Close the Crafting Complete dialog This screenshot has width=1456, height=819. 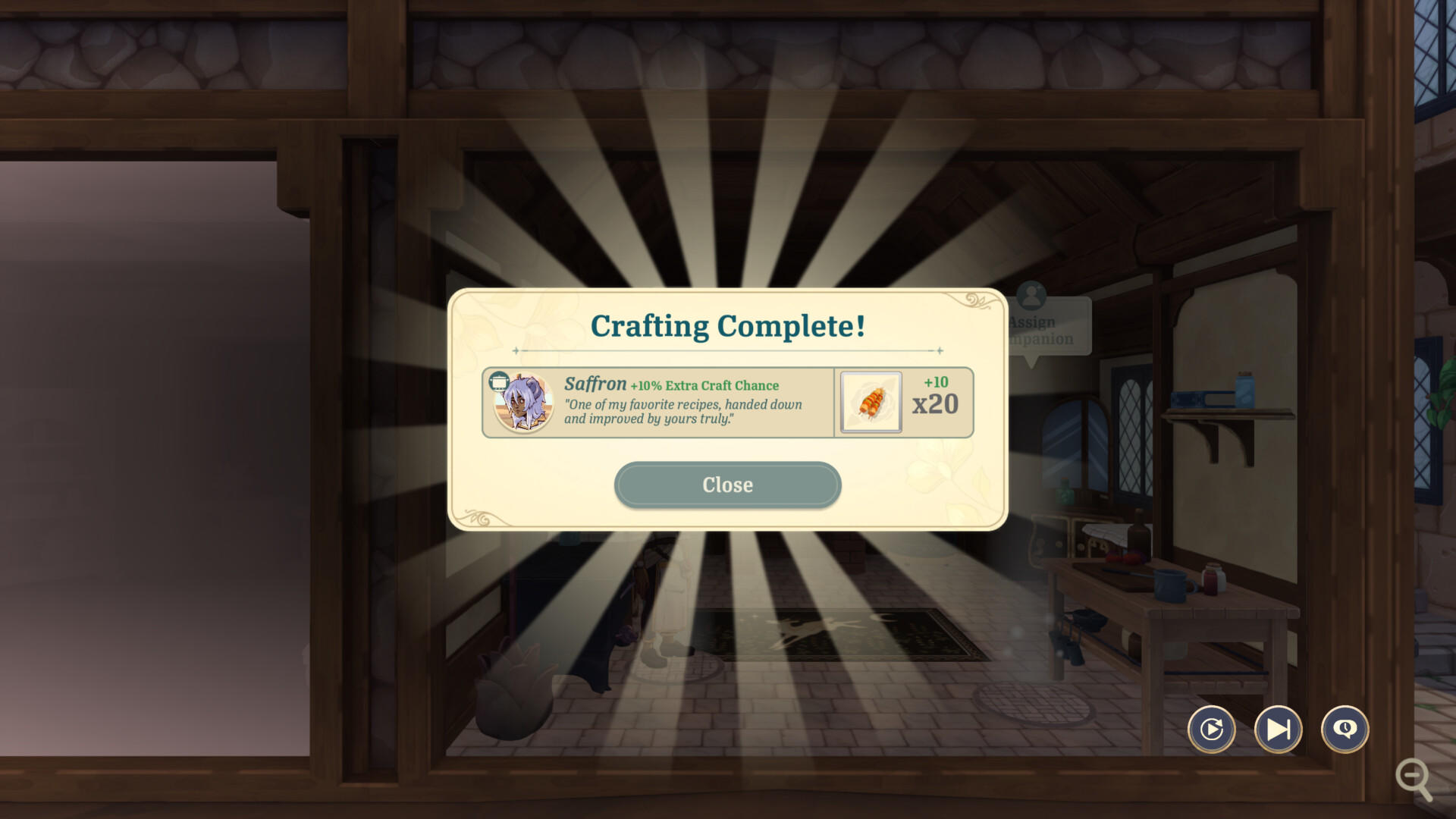point(727,485)
